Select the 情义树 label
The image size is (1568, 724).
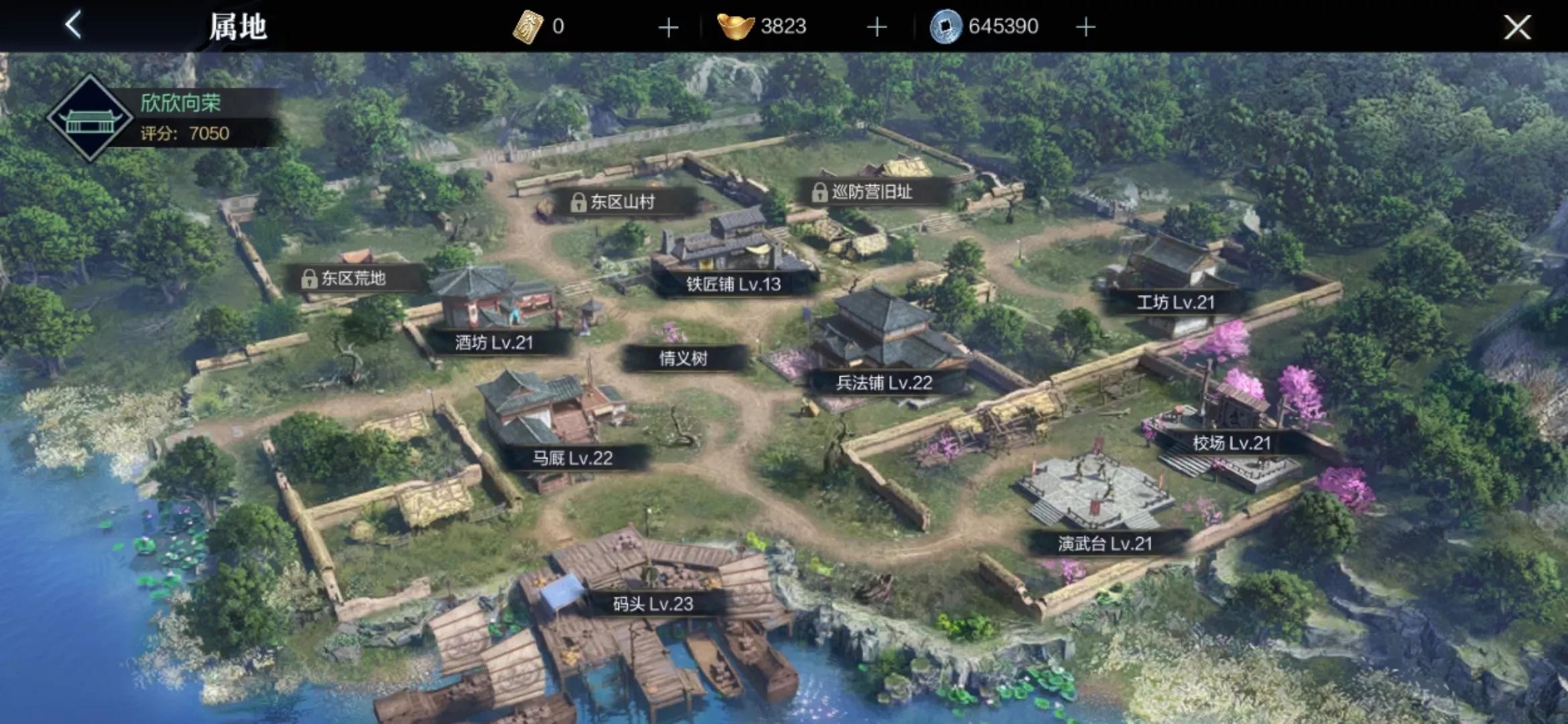pyautogui.click(x=683, y=359)
